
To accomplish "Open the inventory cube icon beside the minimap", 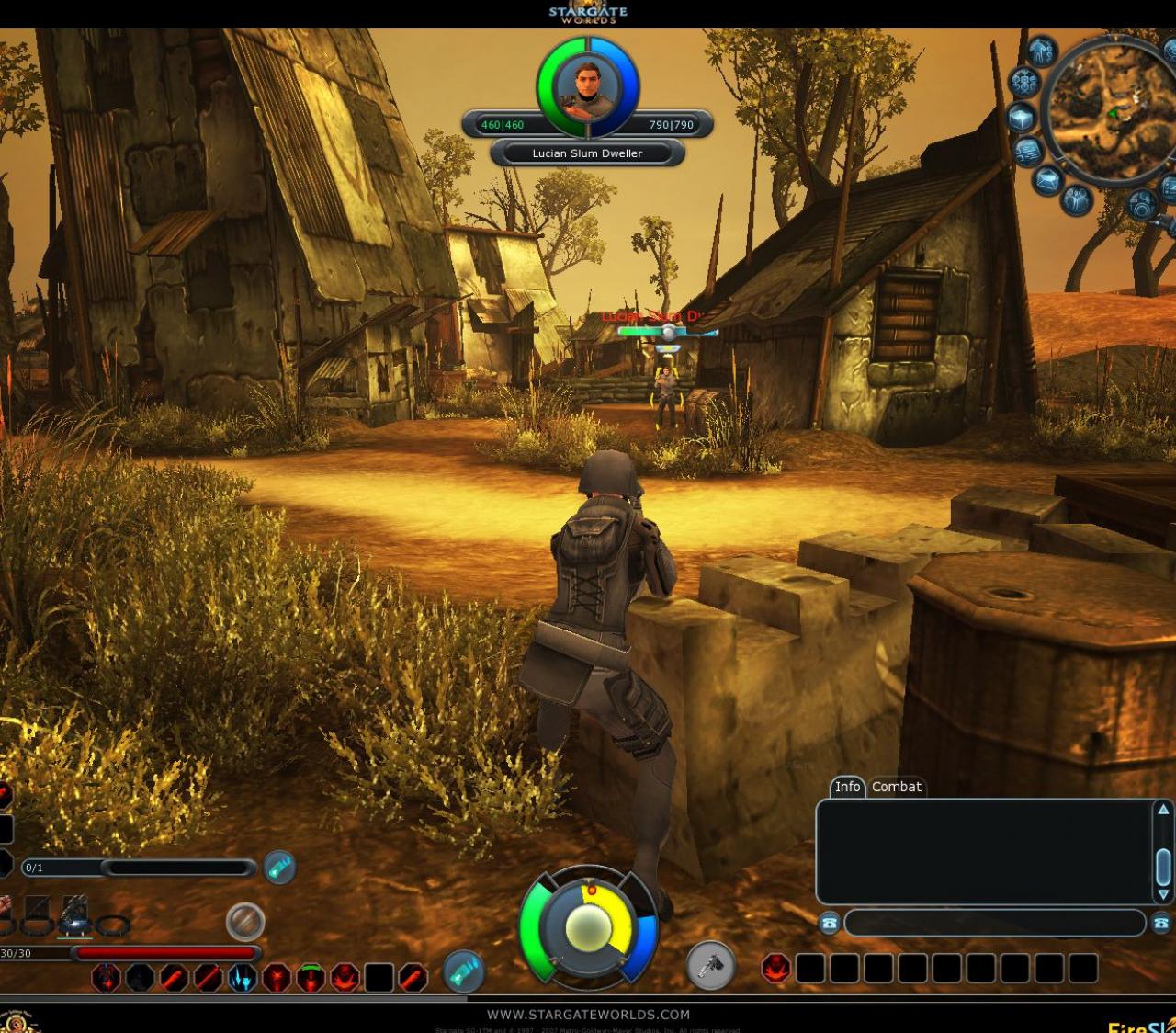I will click(x=1022, y=118).
